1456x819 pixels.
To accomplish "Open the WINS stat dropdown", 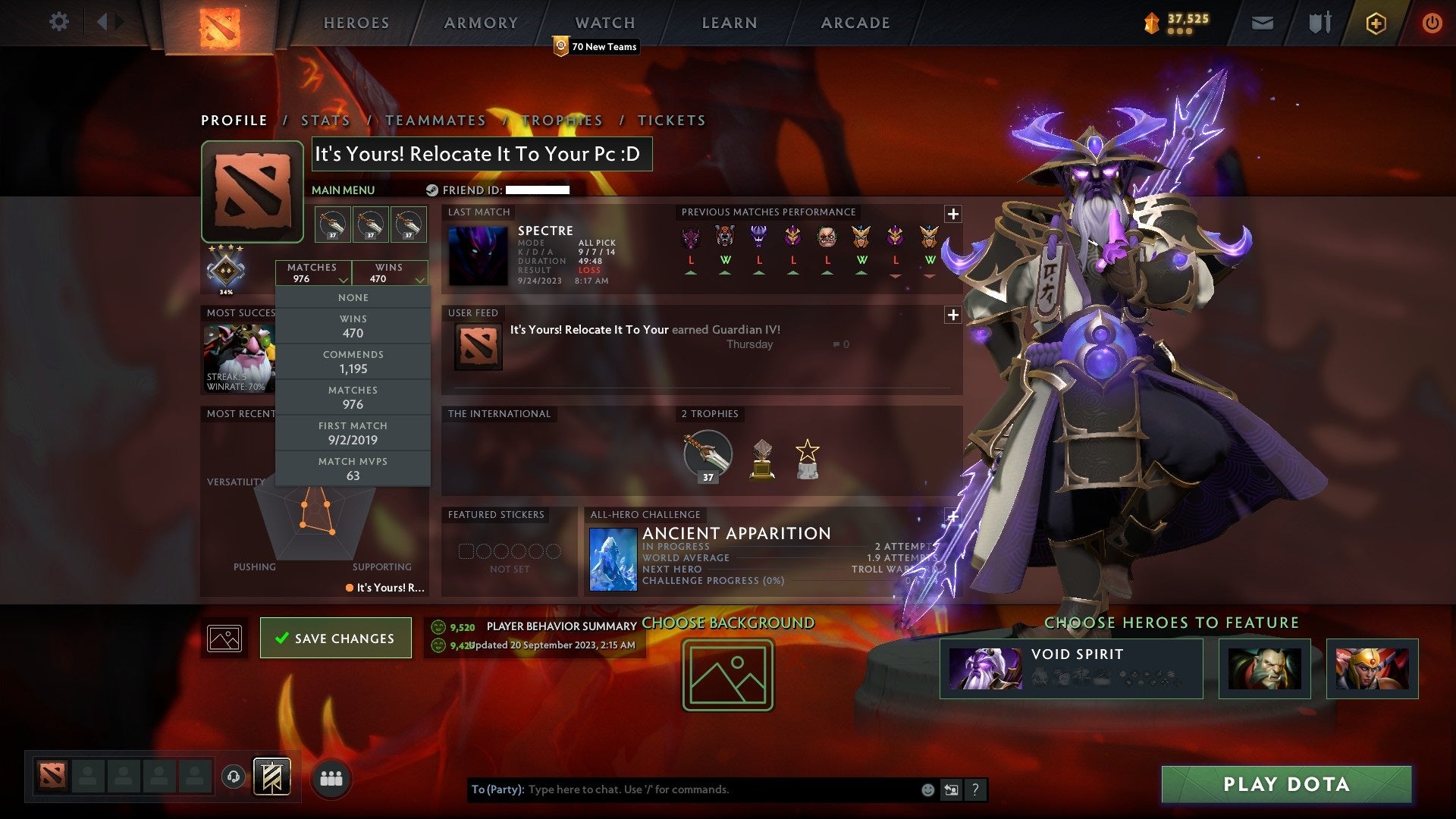I will click(390, 273).
